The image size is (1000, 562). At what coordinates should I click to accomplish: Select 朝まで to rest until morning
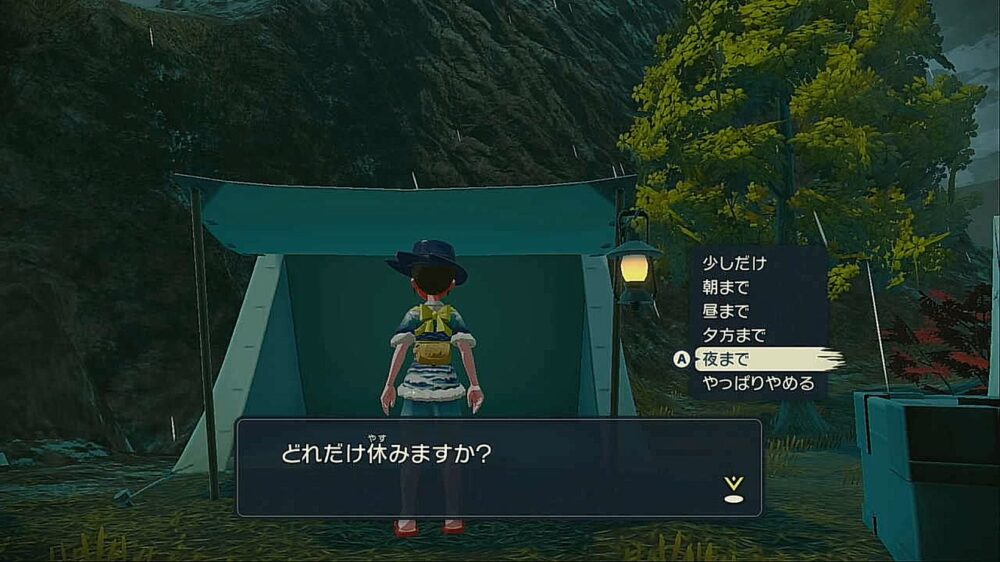click(x=726, y=287)
